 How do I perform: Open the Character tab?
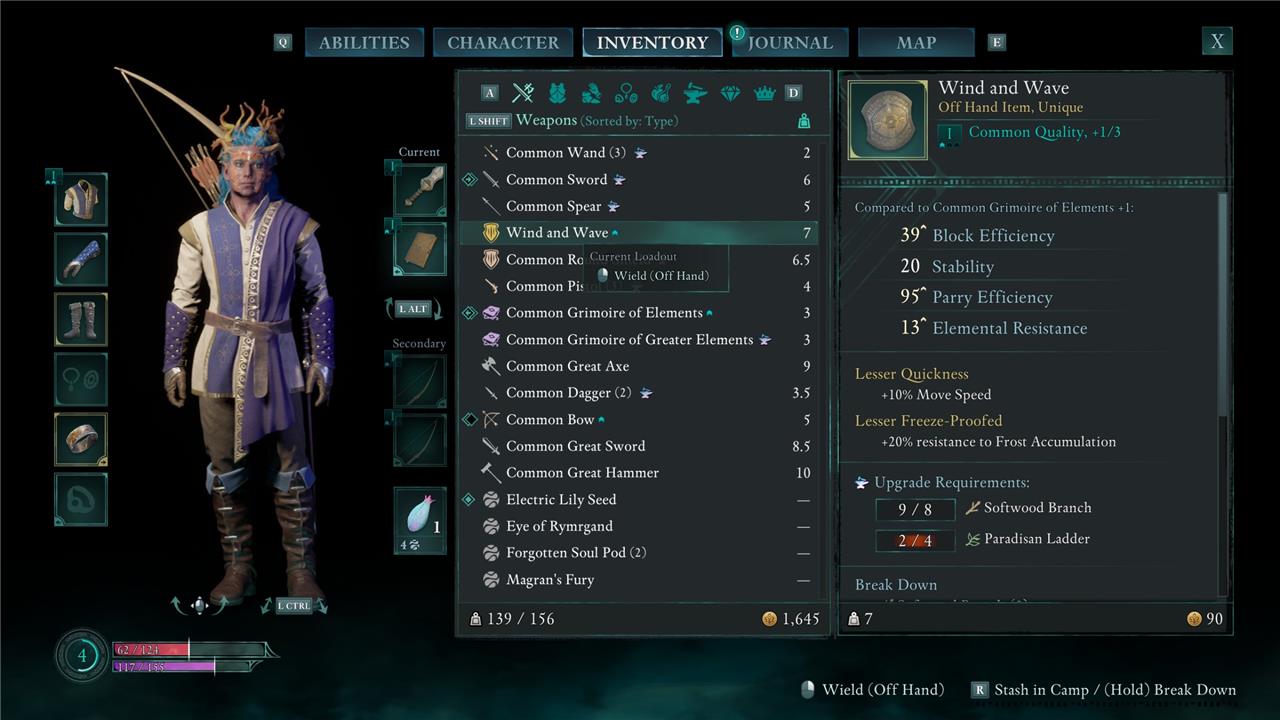(x=503, y=42)
